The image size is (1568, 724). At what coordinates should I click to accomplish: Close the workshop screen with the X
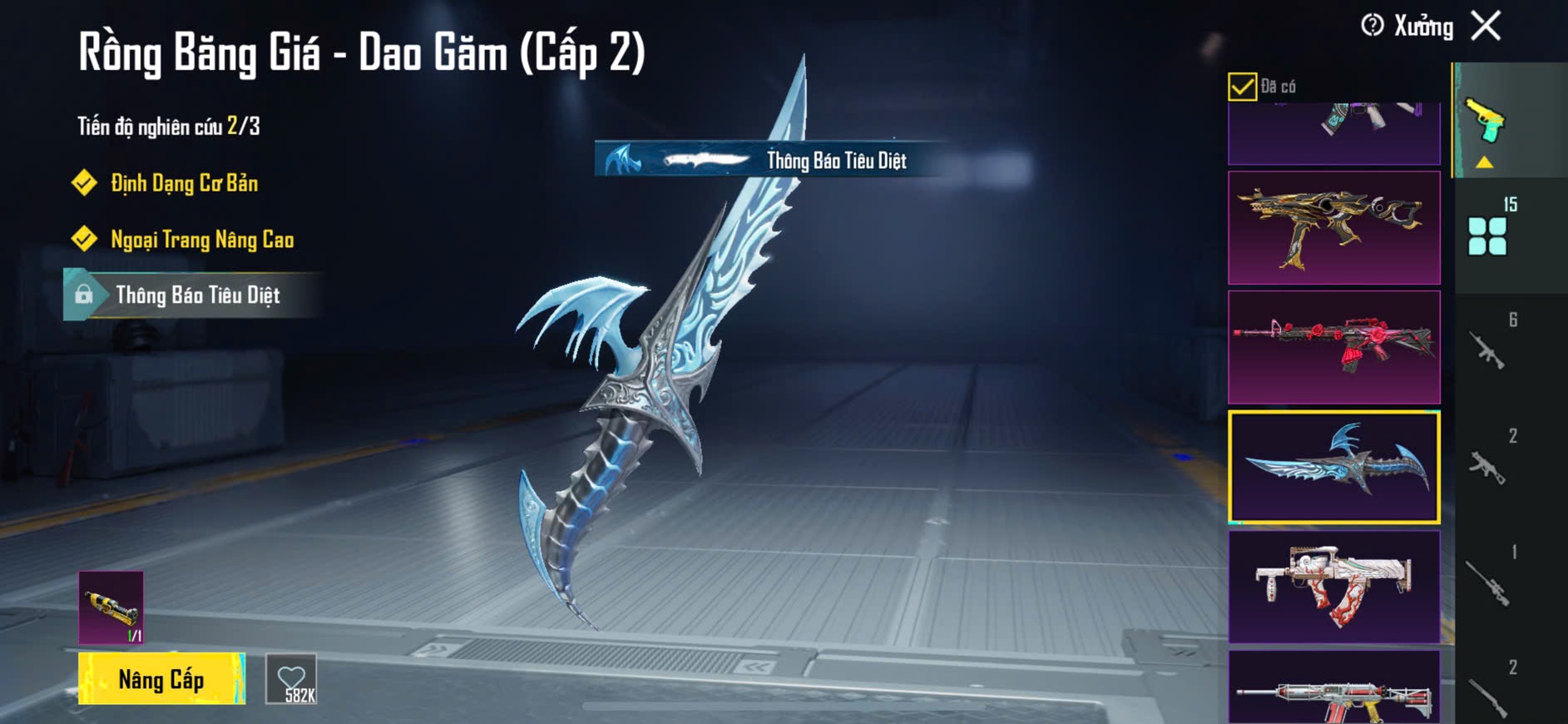(1486, 26)
